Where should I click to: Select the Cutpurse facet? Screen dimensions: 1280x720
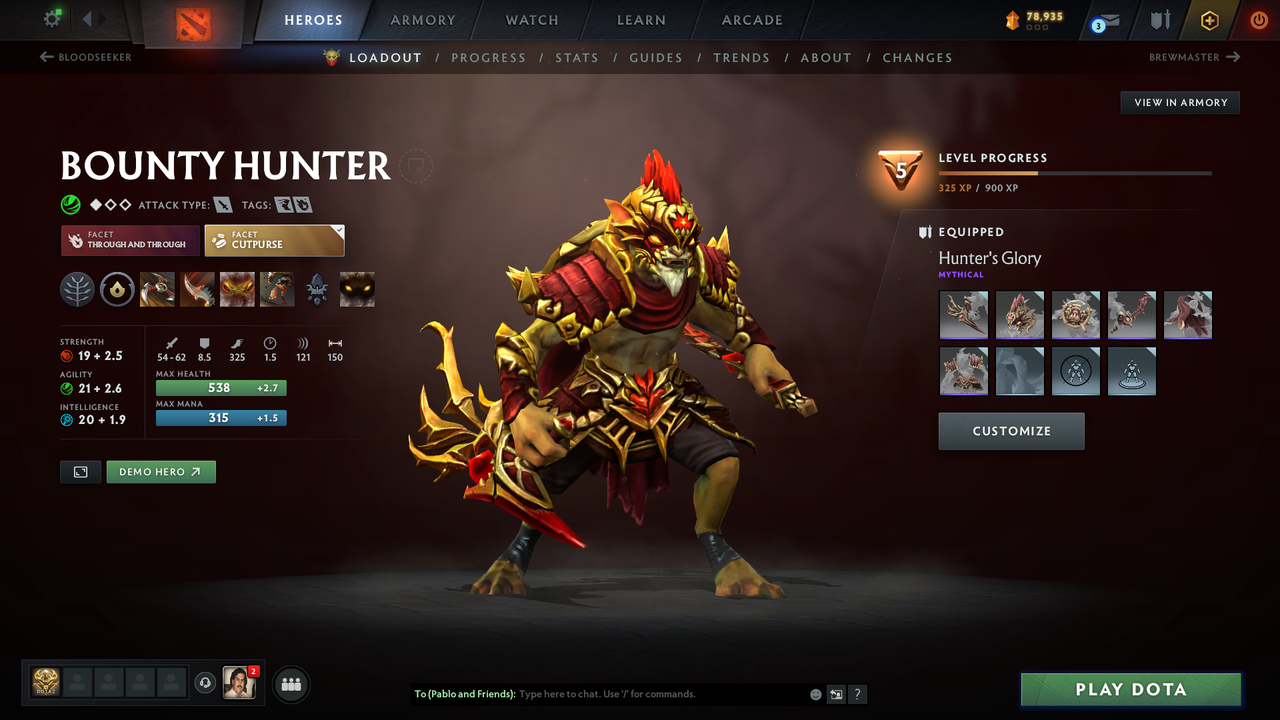274,240
